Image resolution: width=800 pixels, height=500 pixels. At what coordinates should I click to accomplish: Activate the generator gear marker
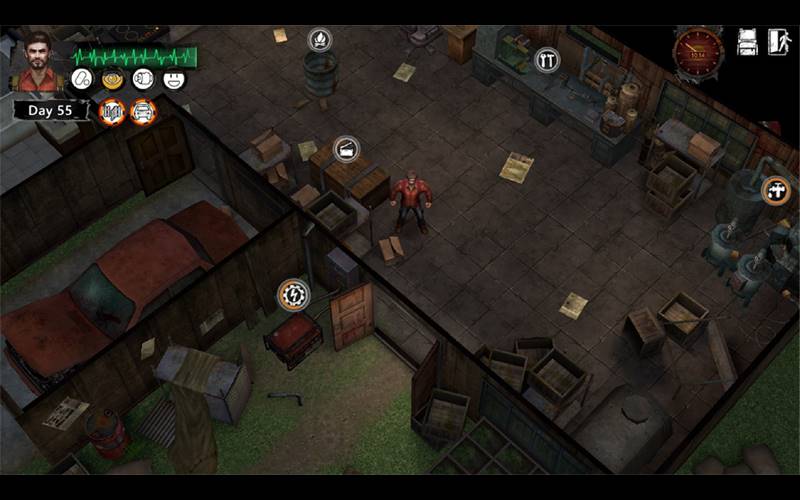[x=292, y=294]
